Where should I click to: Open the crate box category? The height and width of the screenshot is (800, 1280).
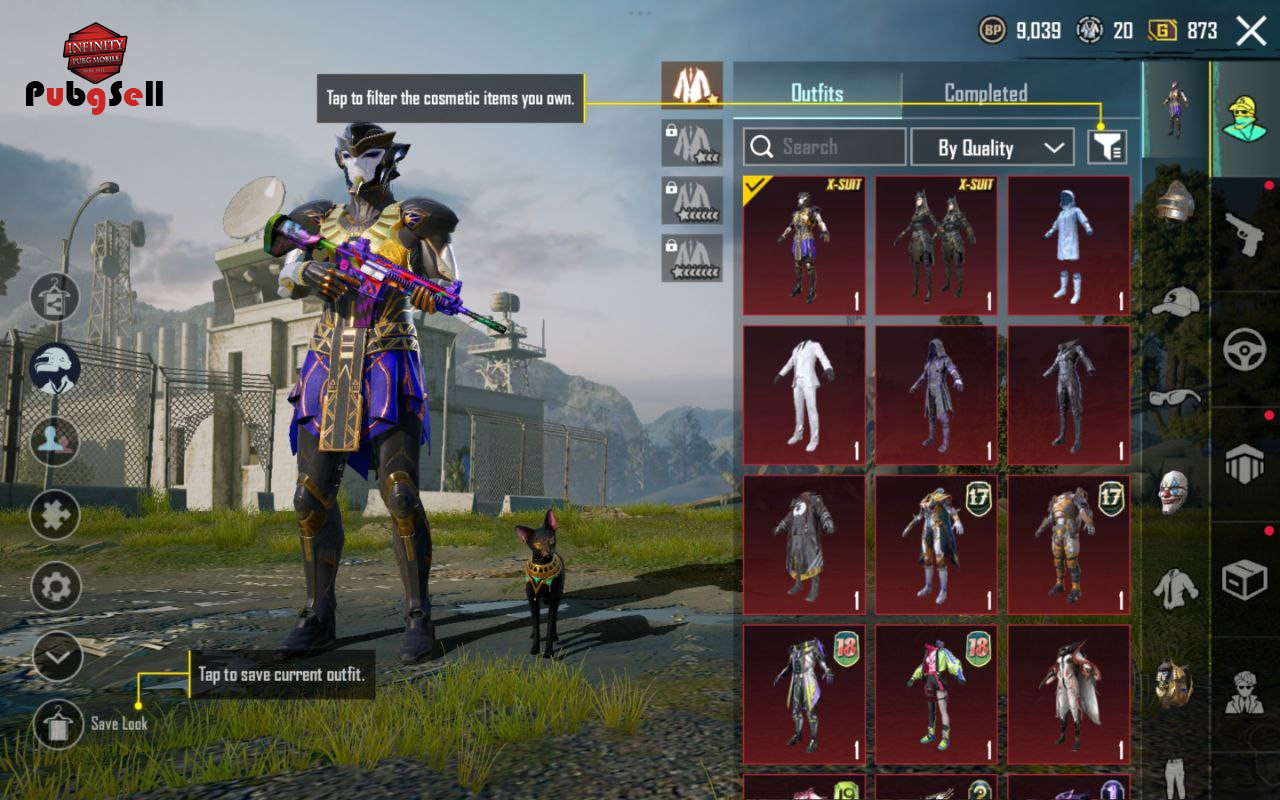point(1244,580)
